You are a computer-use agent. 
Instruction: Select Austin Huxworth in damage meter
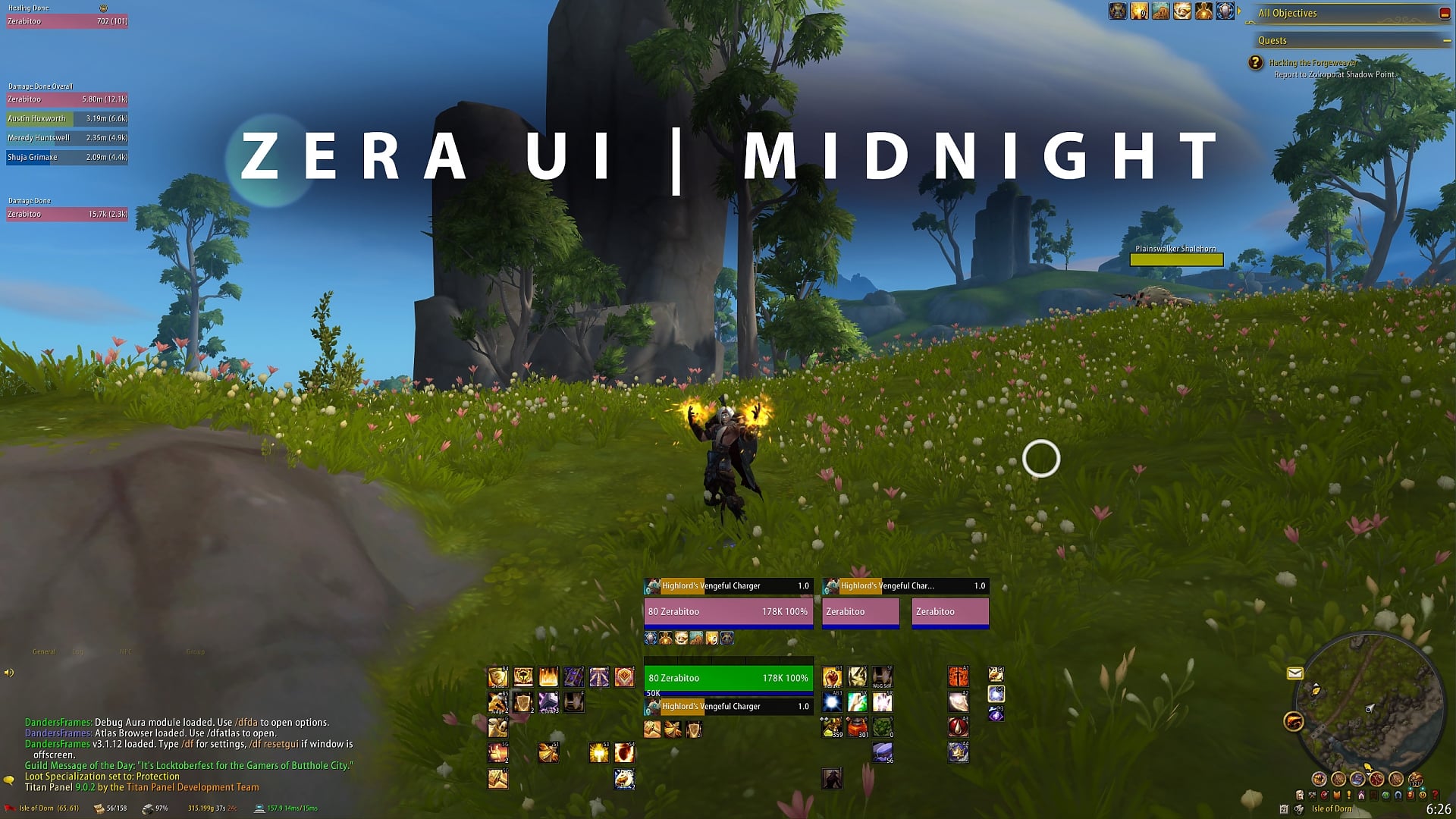tap(67, 118)
